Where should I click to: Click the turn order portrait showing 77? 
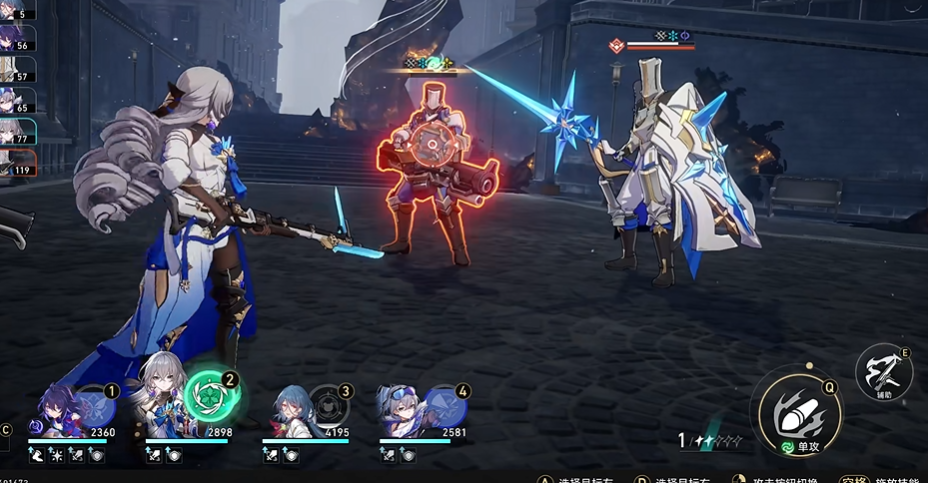[17, 131]
